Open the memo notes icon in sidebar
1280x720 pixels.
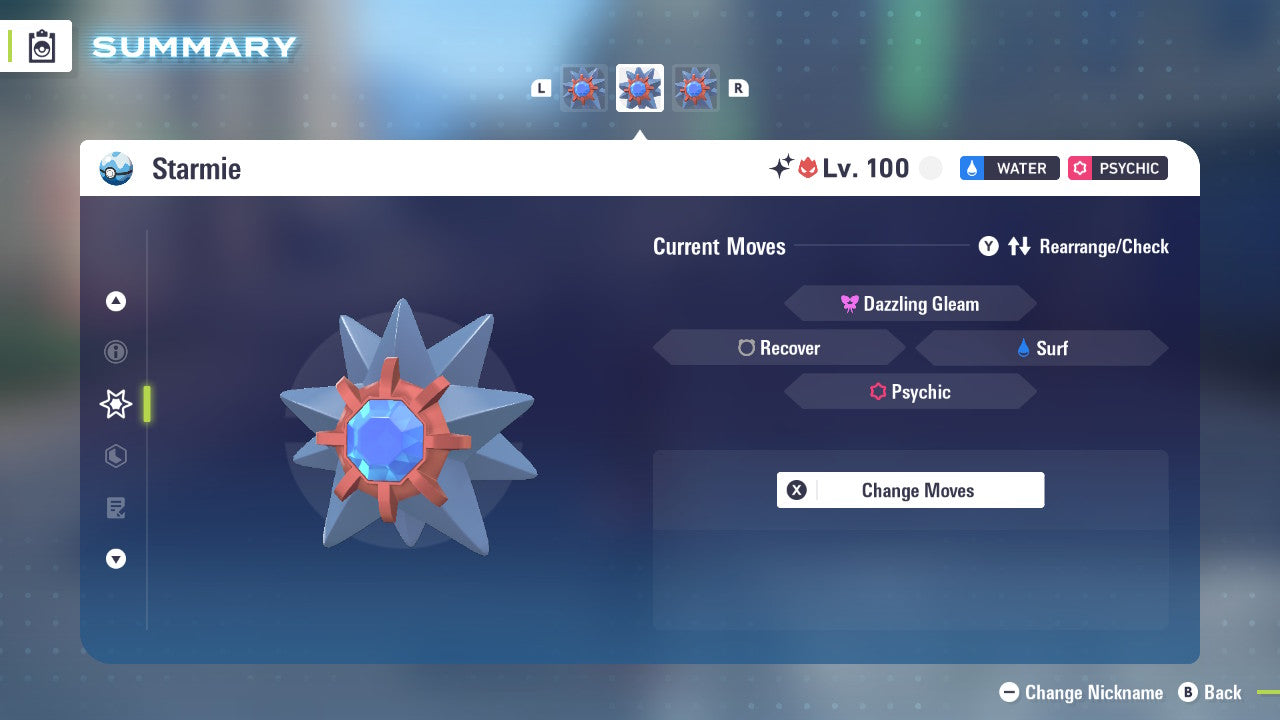click(x=115, y=508)
